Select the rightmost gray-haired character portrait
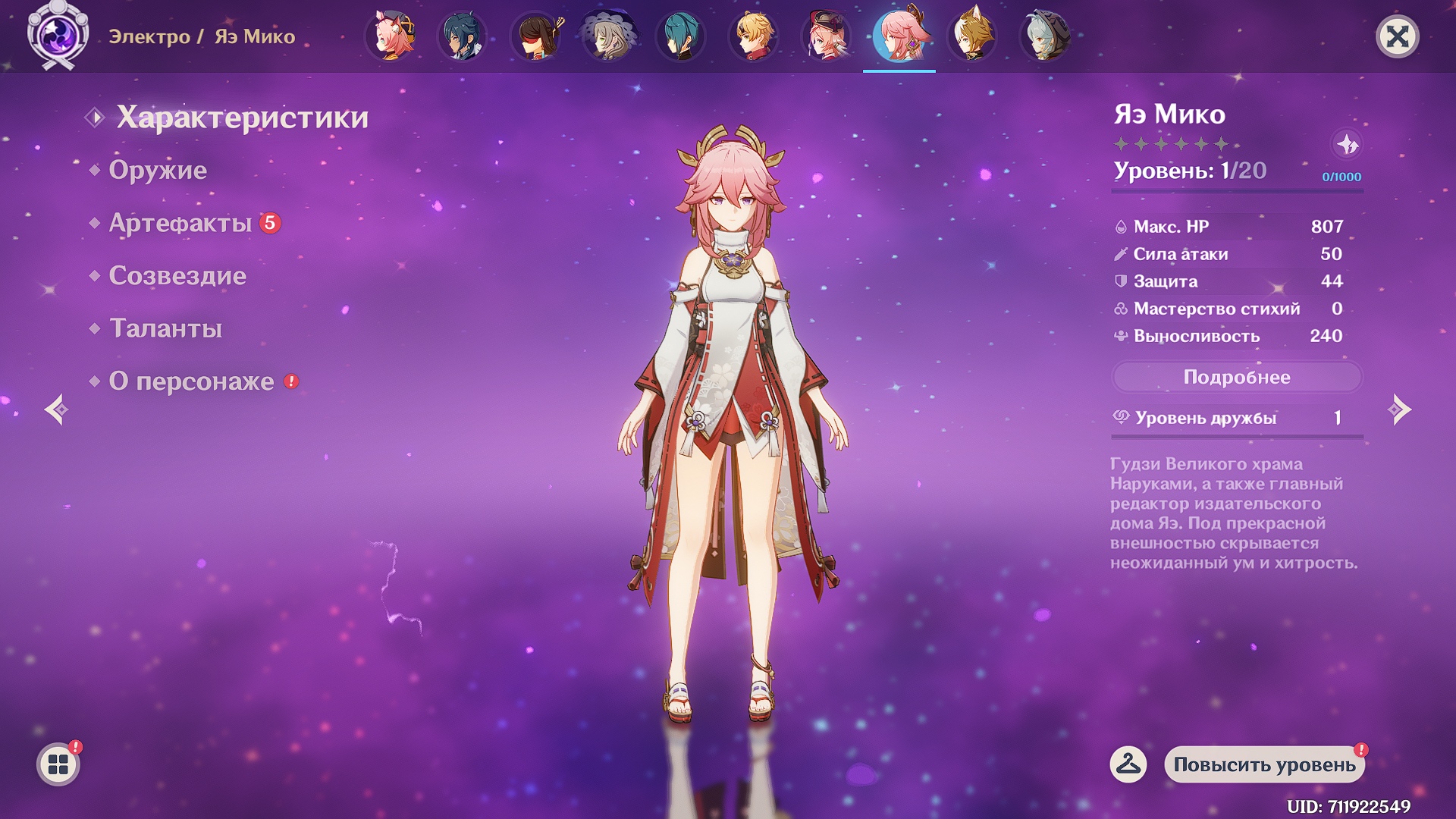 point(1047,34)
